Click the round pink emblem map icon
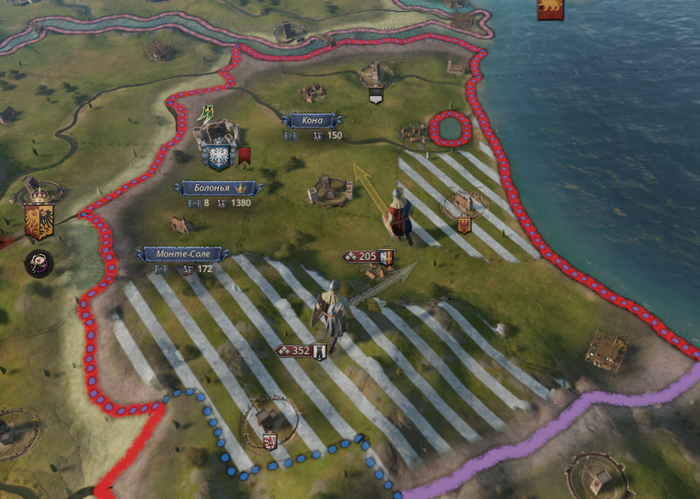Screen dimensions: 700x499 tap(39, 263)
